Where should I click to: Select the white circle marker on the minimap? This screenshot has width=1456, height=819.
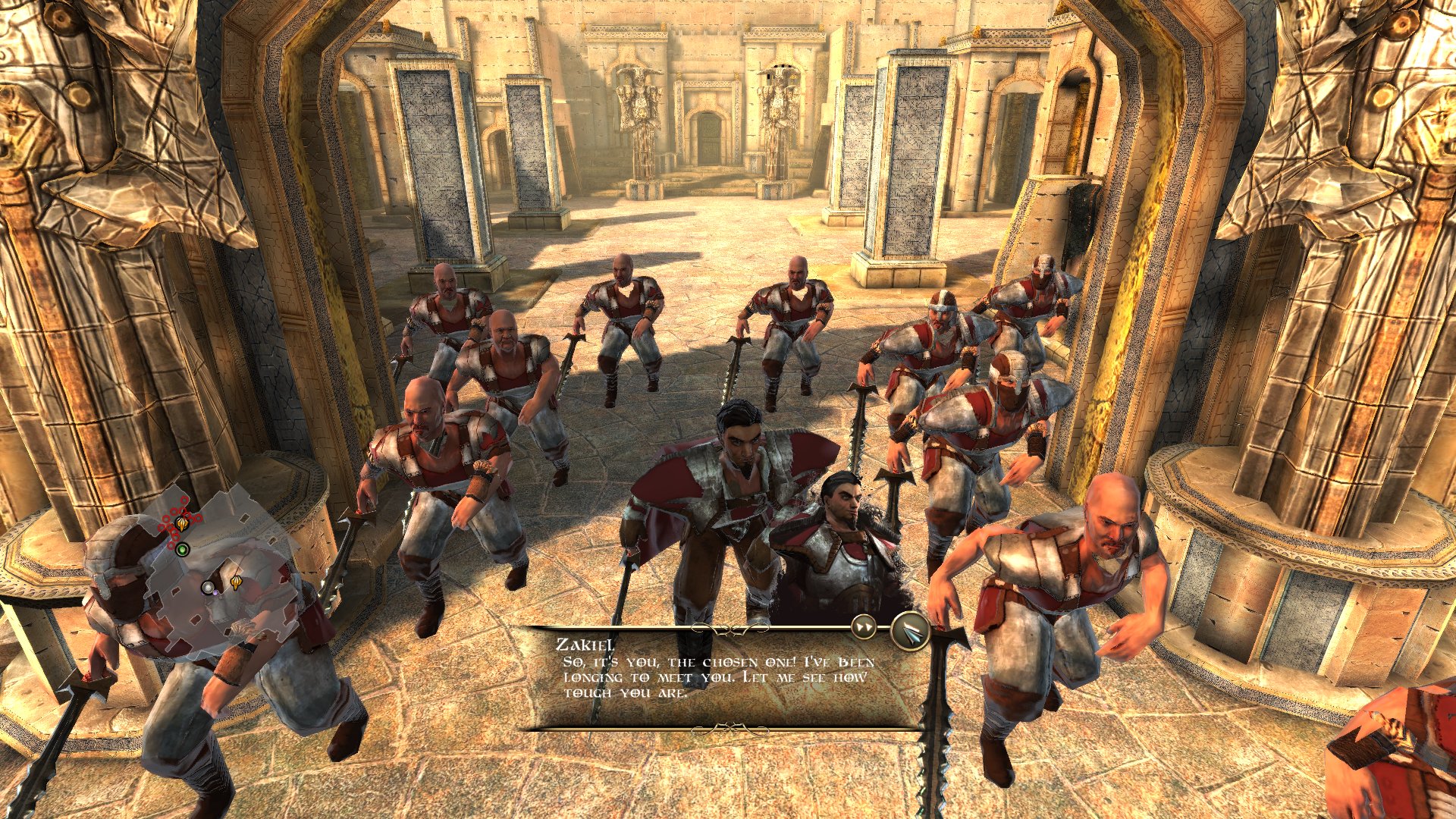[208, 587]
